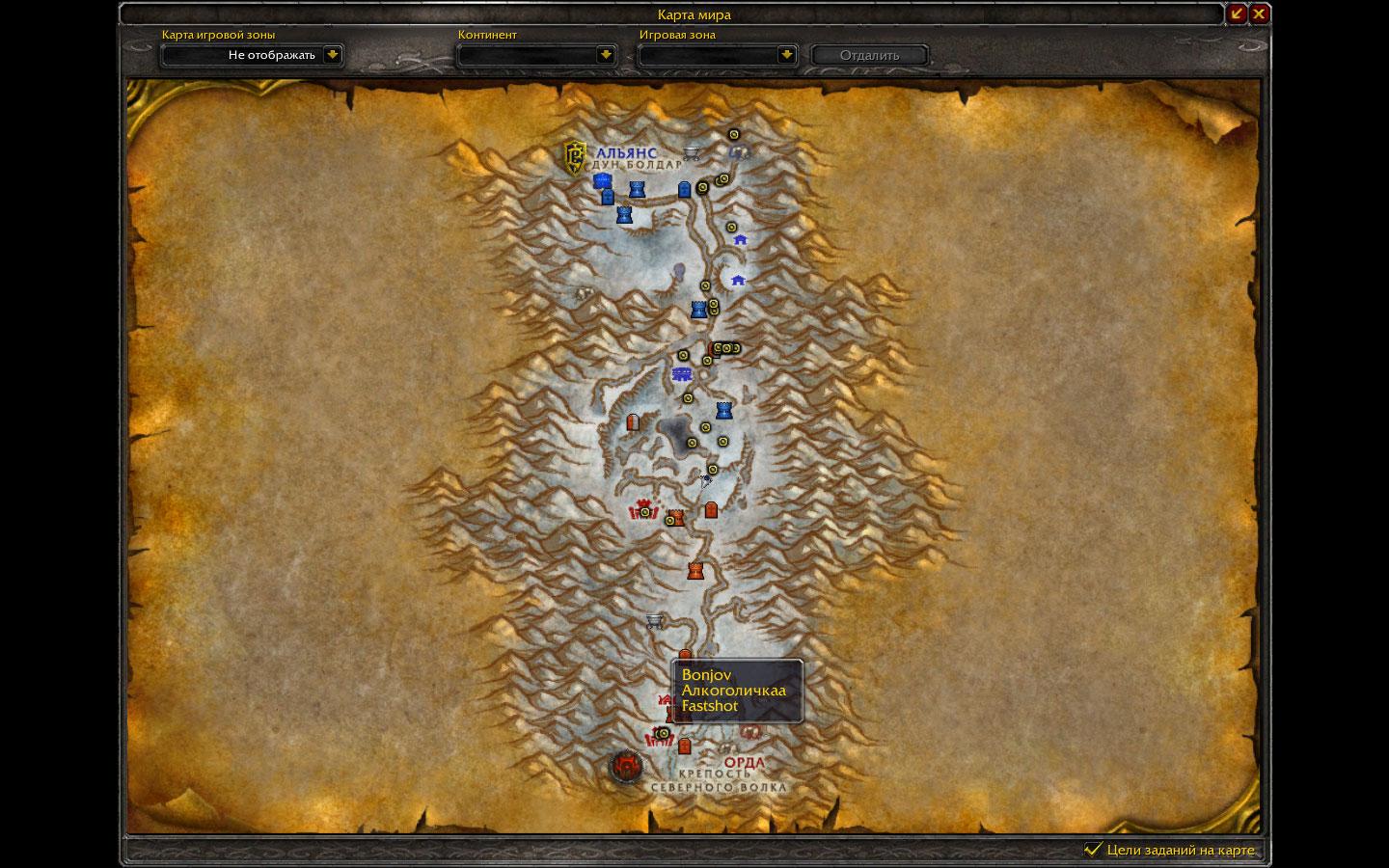Close the world map window

(x=1259, y=14)
